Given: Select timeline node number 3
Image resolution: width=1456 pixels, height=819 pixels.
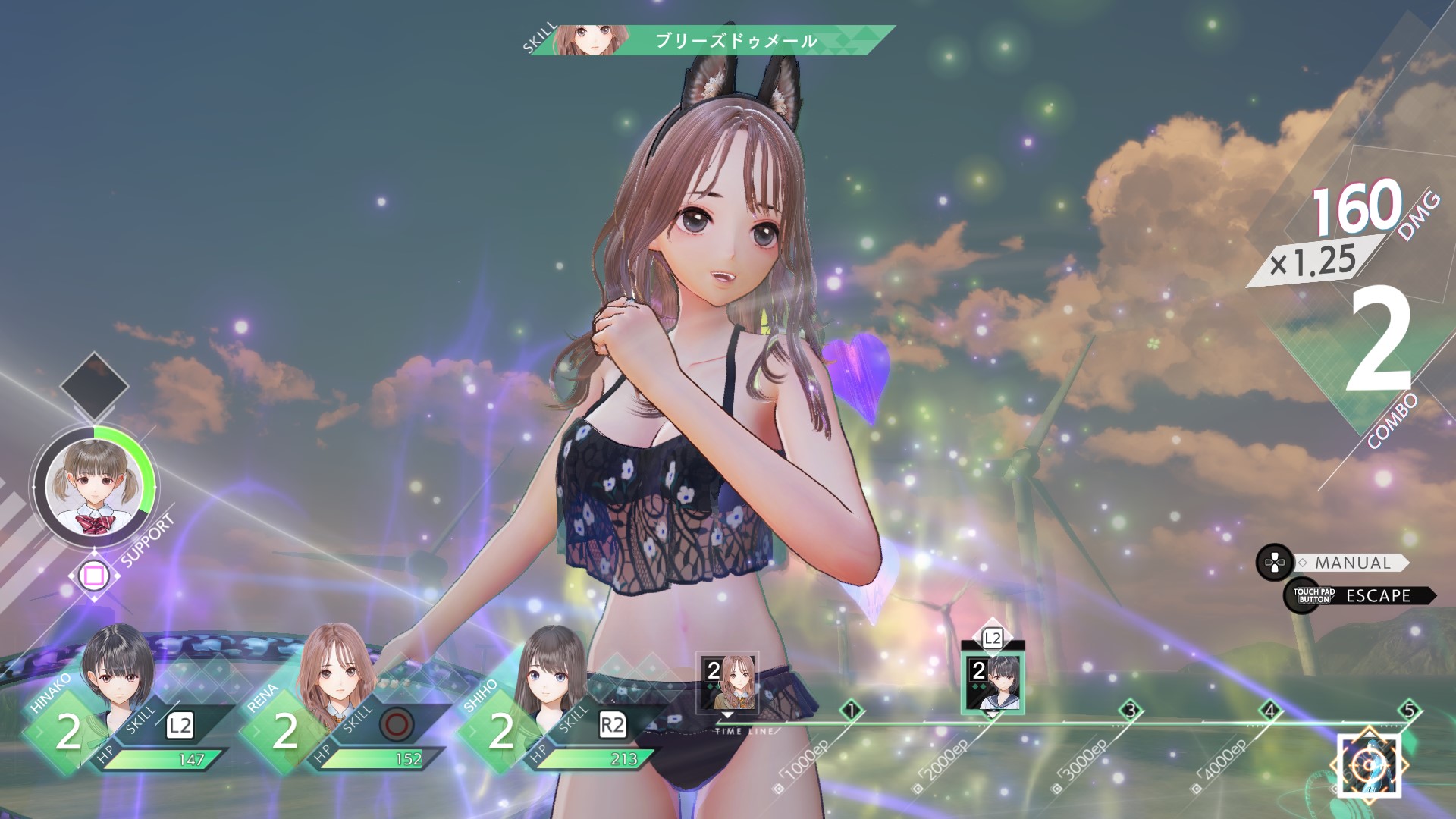Looking at the screenshot, I should [x=1131, y=711].
